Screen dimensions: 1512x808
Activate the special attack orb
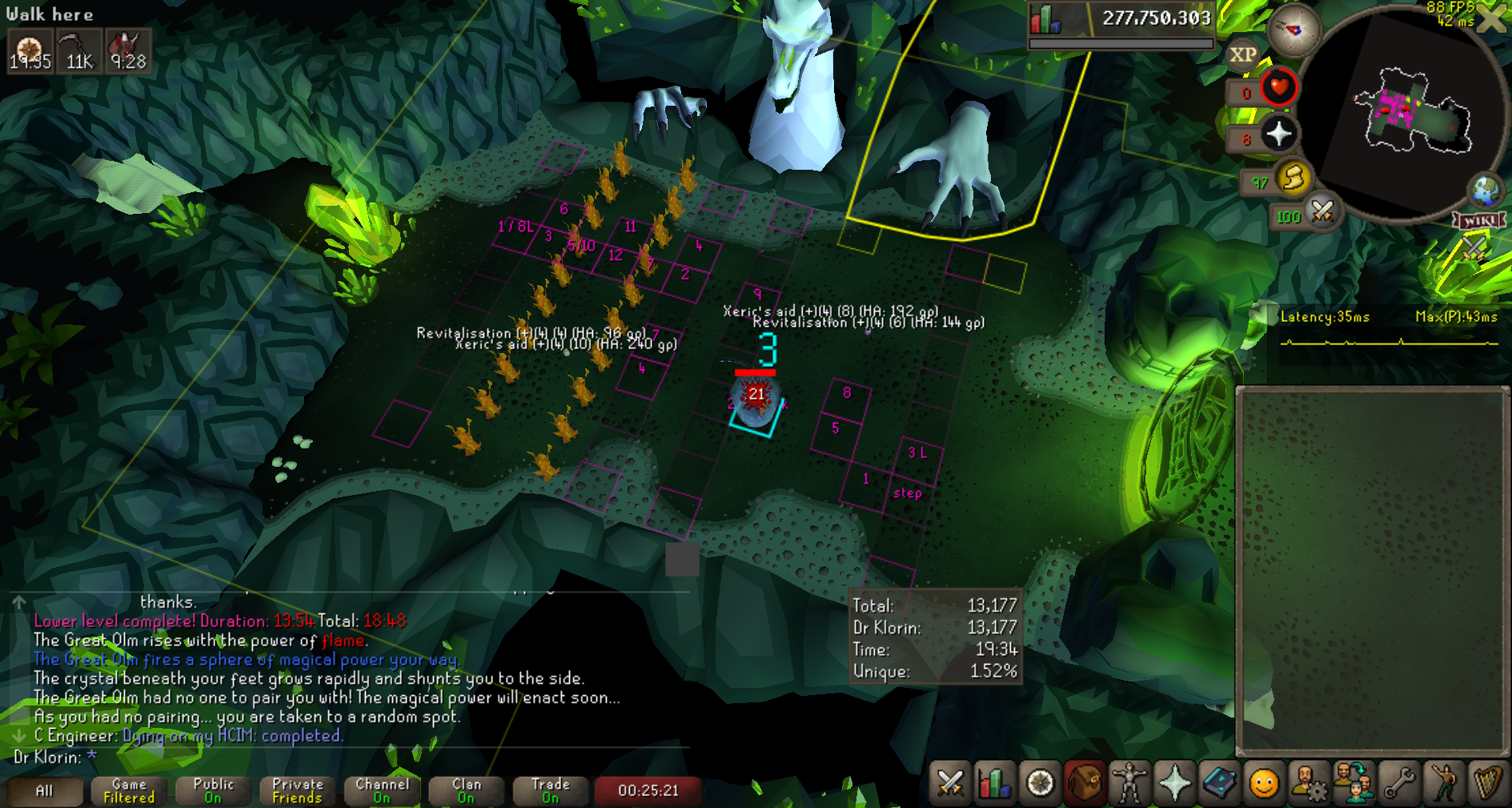point(1322,212)
